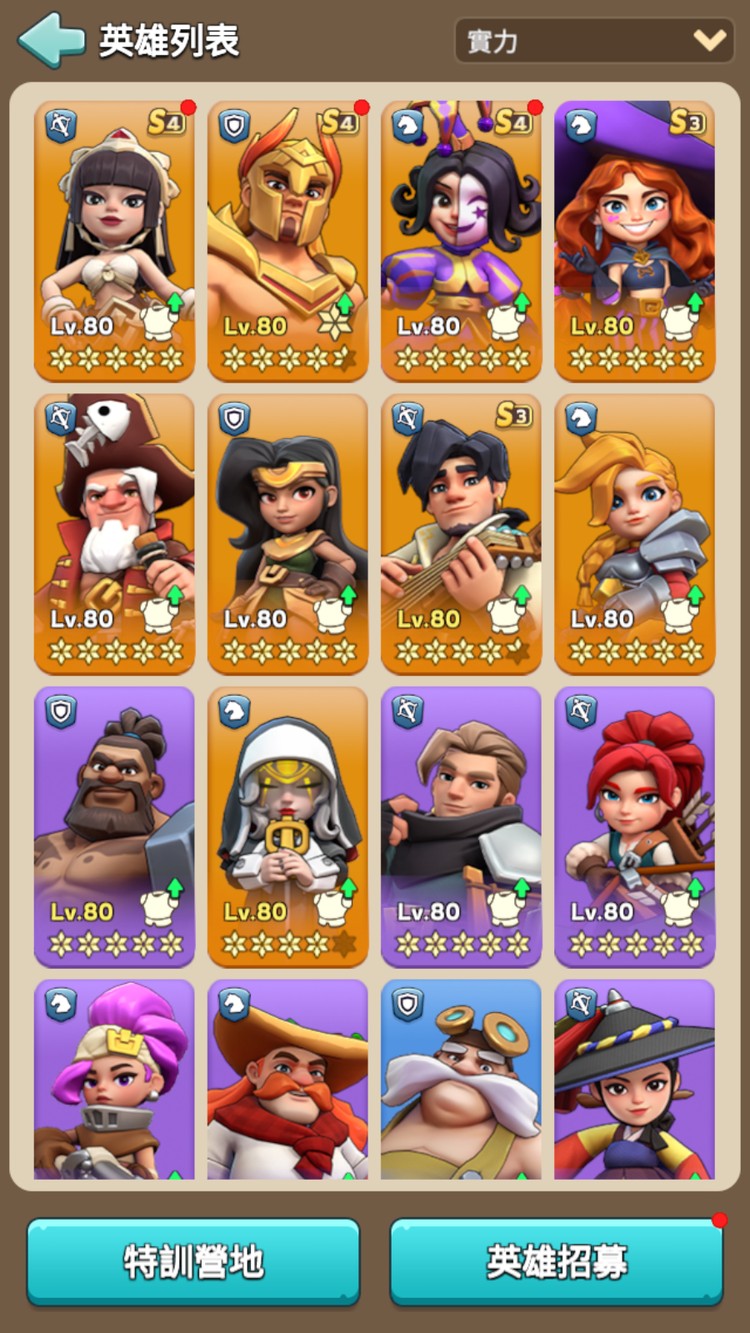
Task: Select the golden-helmet spartan hero card
Action: (x=288, y=240)
